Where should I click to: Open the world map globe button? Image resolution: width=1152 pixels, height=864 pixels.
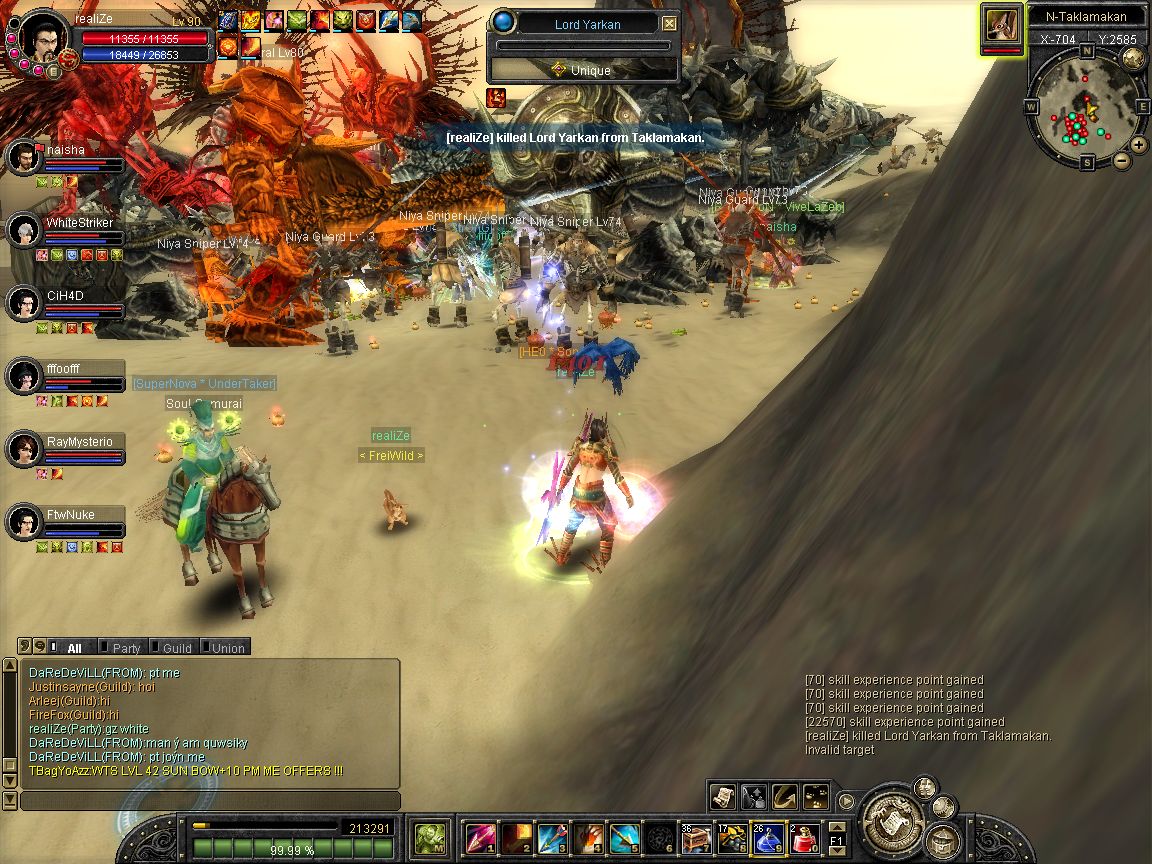coord(1133,57)
